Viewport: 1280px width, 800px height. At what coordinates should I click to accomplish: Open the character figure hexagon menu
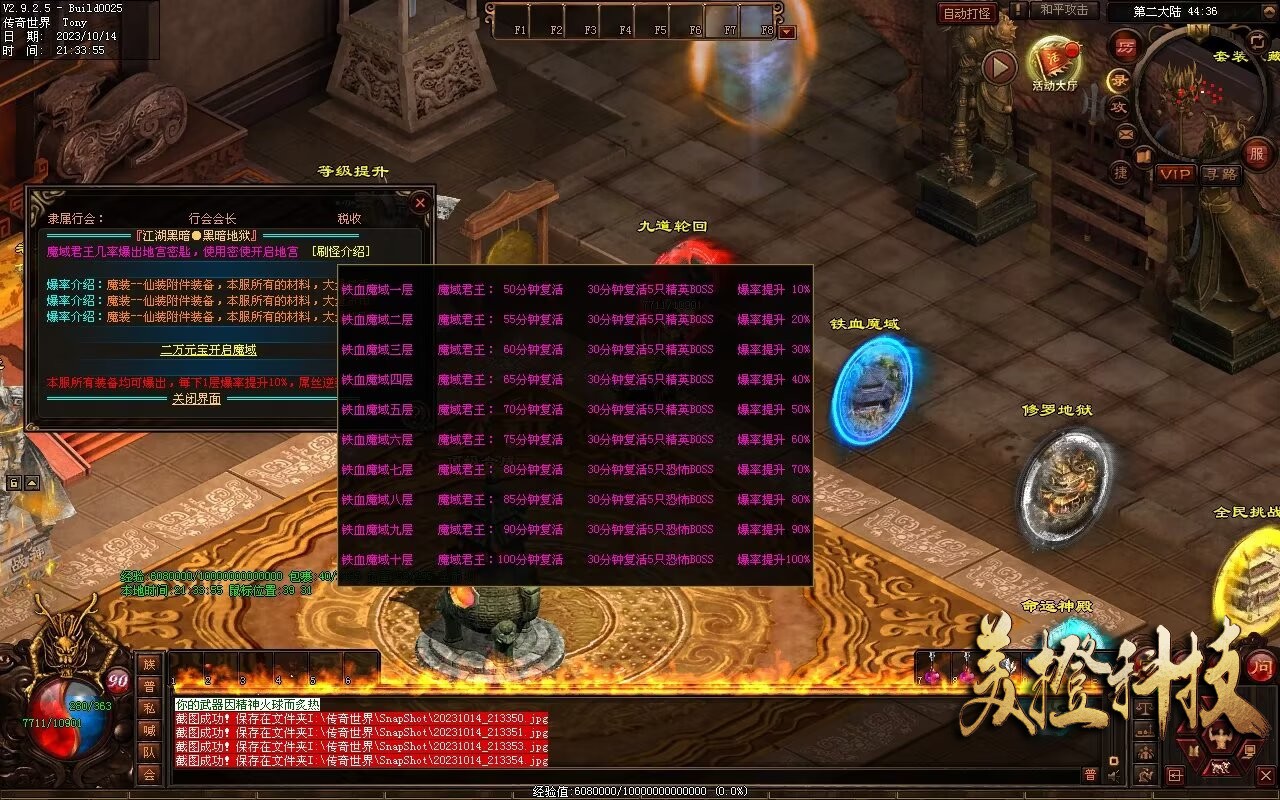tap(1219, 739)
